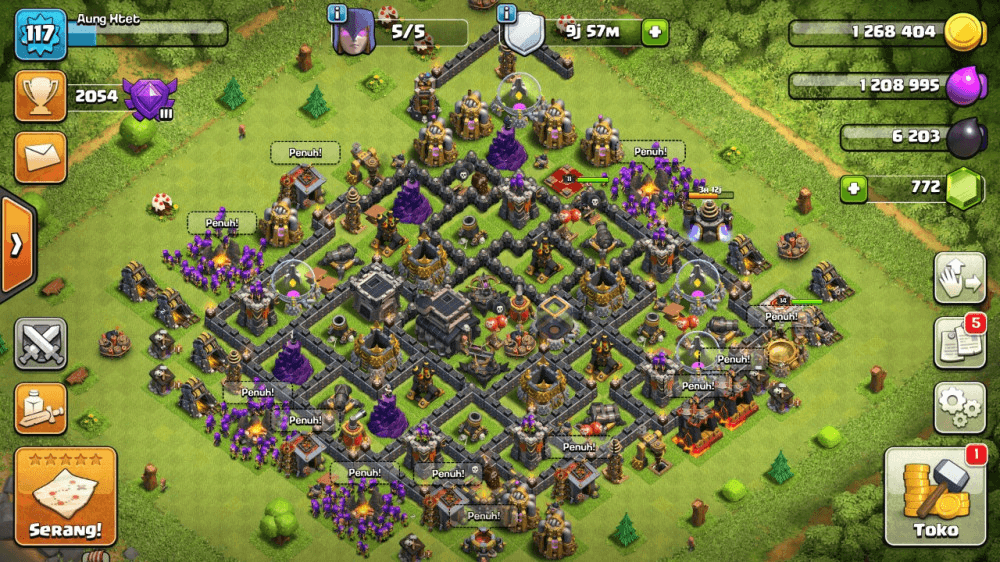Expand the orange side arrow tab
1000x562 pixels.
(17, 246)
